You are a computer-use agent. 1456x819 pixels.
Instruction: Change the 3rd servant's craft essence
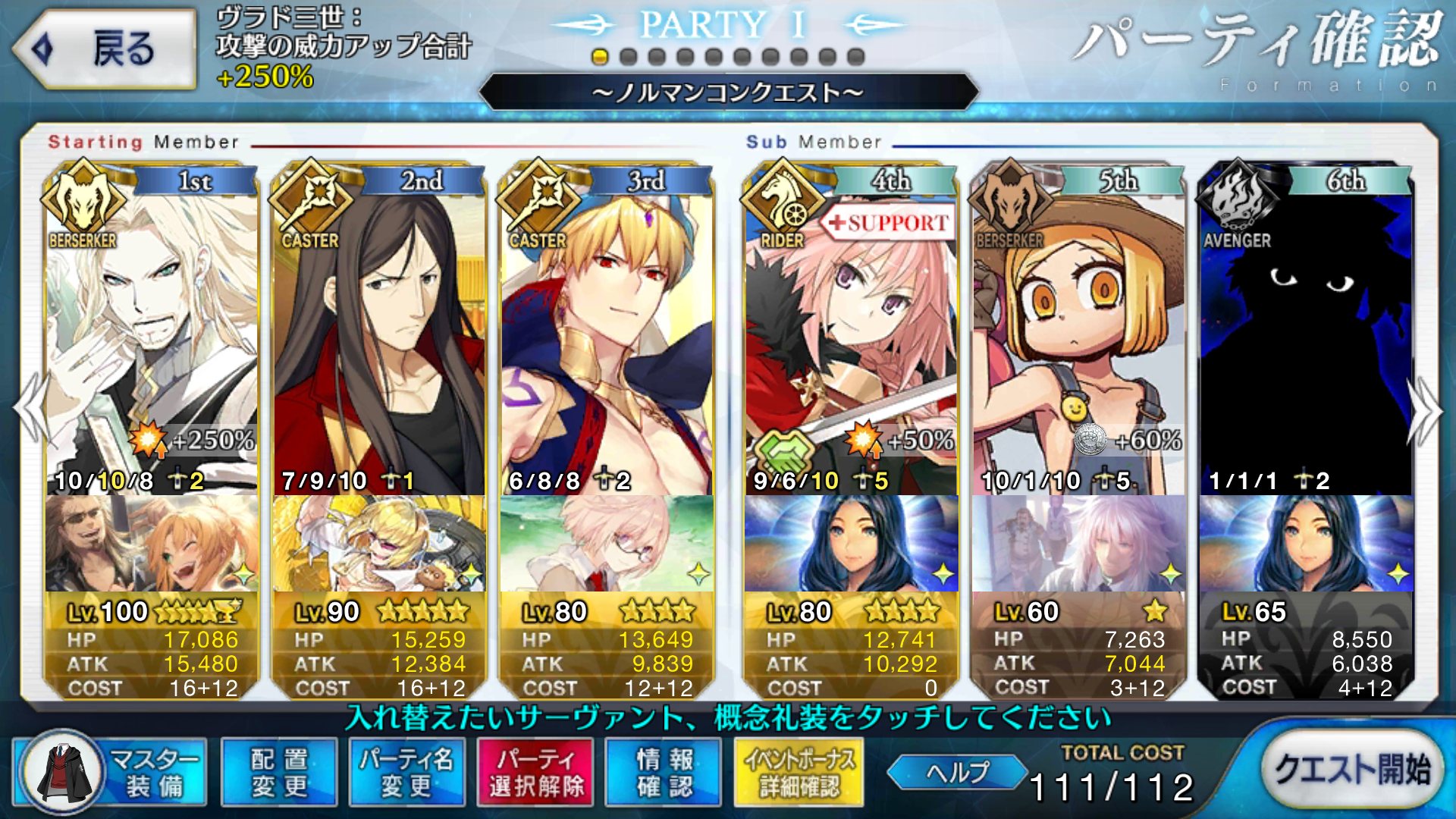coord(607,543)
